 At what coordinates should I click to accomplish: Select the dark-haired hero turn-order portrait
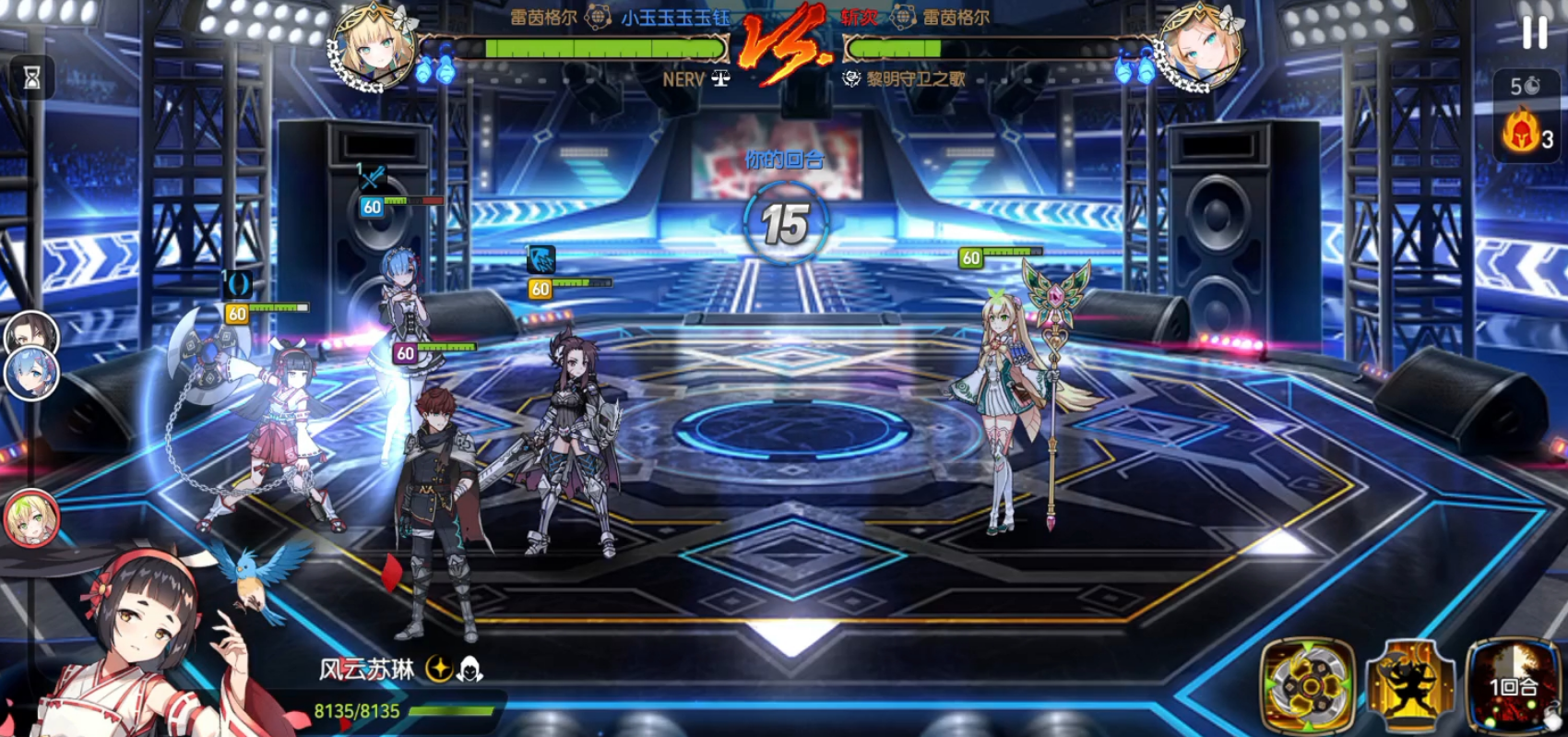tap(30, 332)
